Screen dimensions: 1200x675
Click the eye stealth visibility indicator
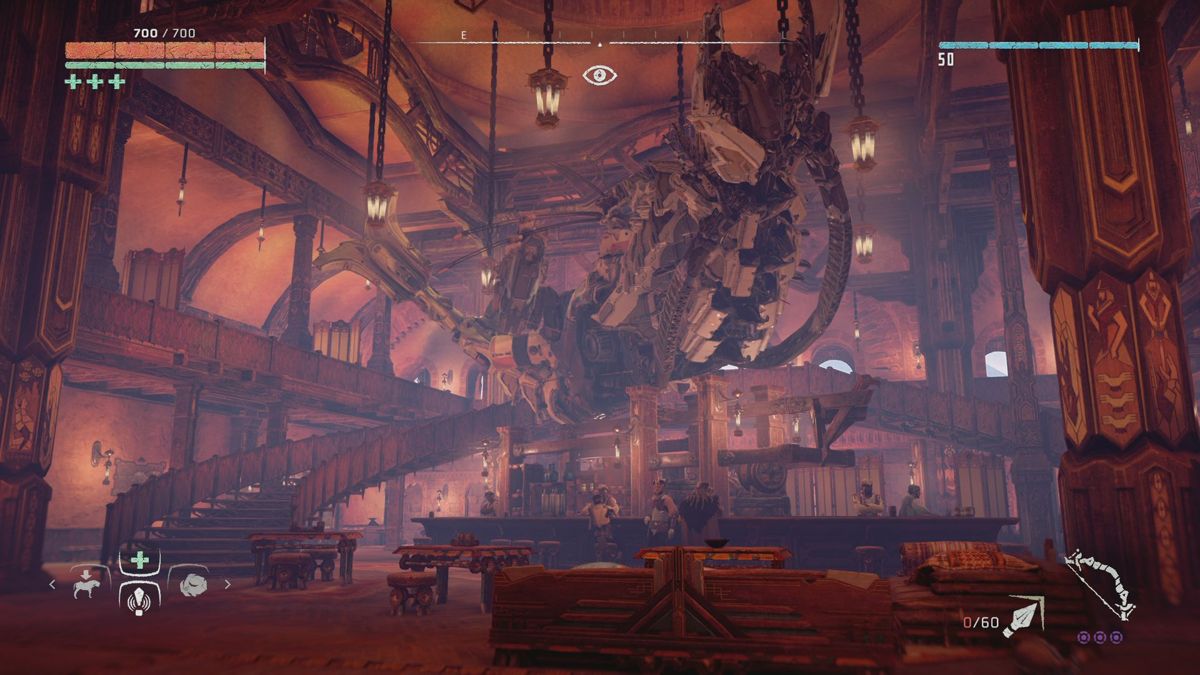599,74
